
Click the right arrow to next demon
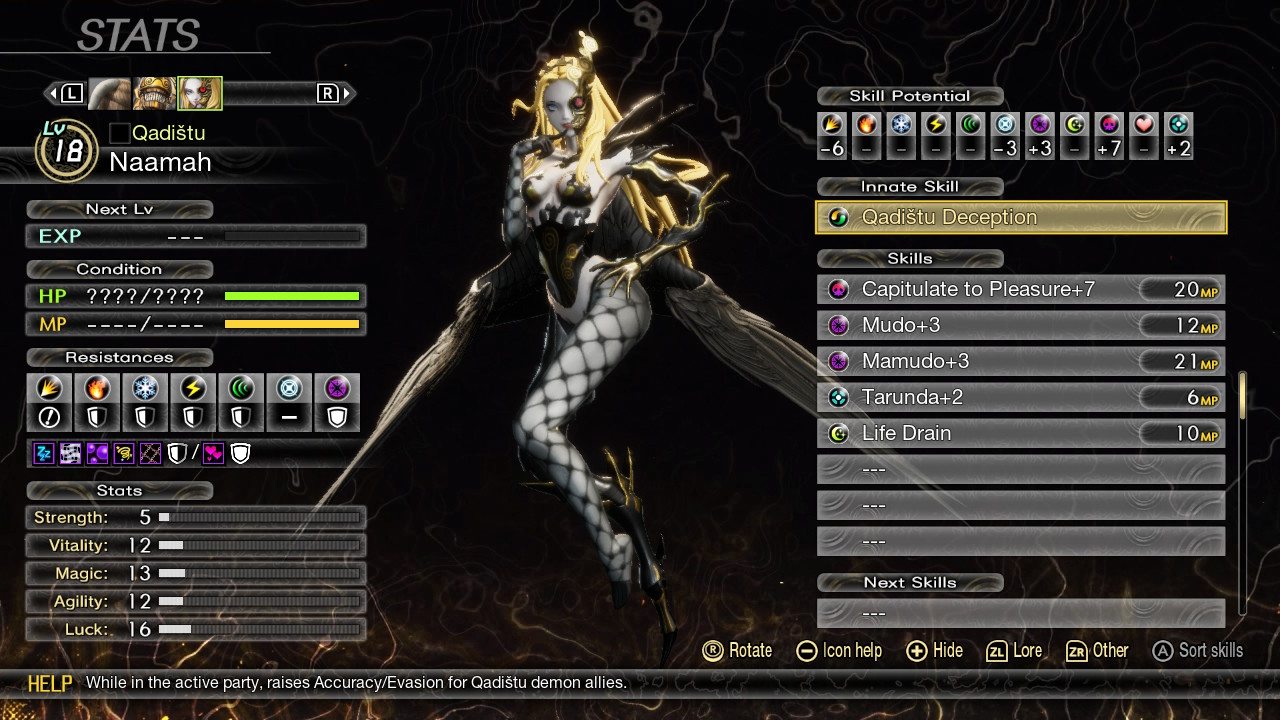(348, 94)
